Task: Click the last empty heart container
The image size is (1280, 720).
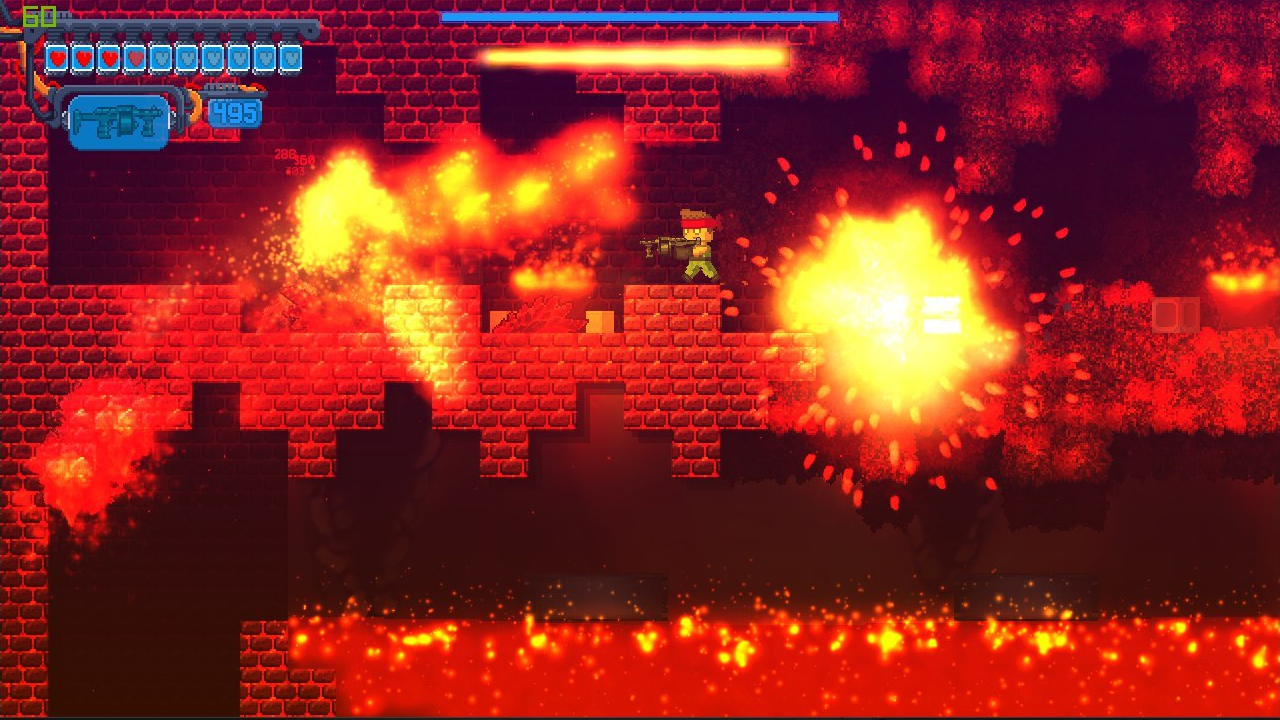Action: pos(290,57)
